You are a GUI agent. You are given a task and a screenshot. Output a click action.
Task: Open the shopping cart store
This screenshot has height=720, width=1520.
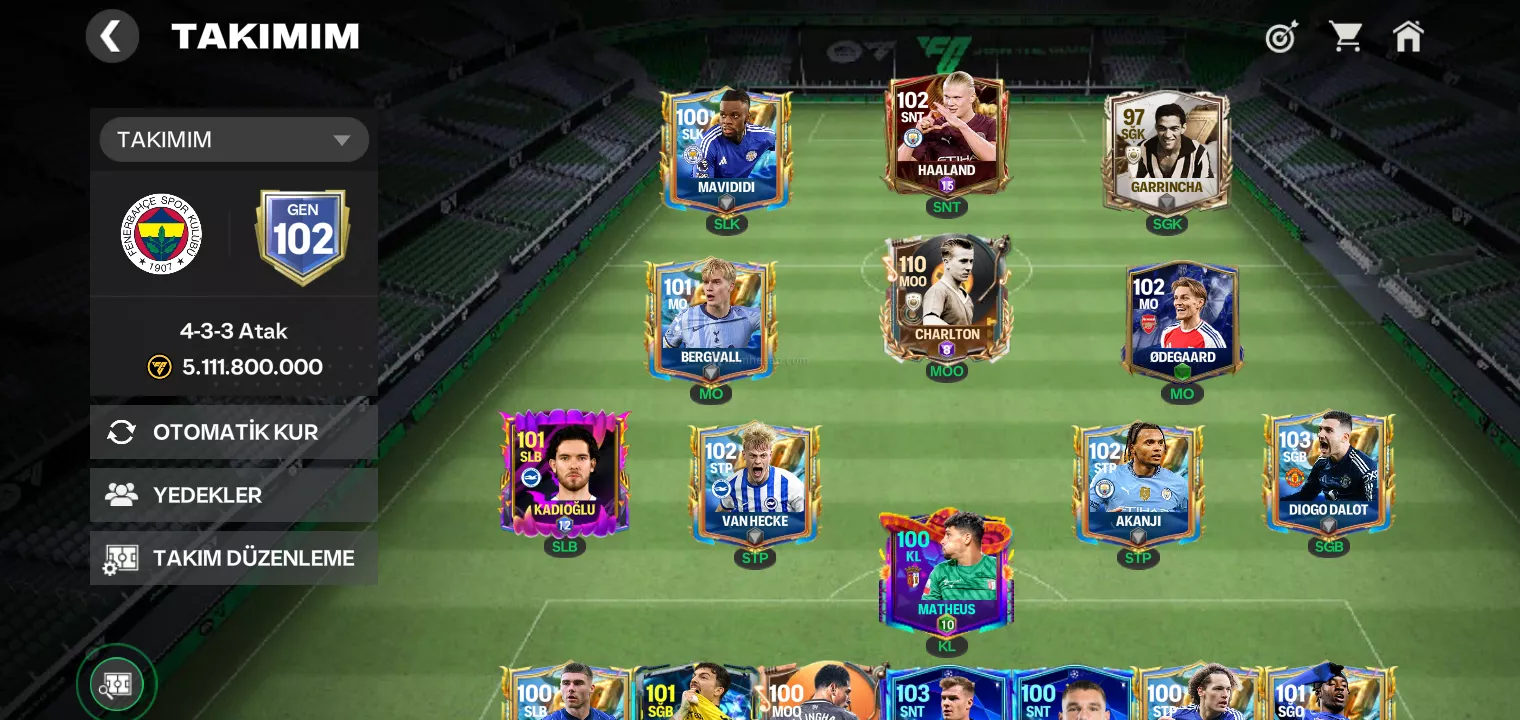[x=1345, y=37]
